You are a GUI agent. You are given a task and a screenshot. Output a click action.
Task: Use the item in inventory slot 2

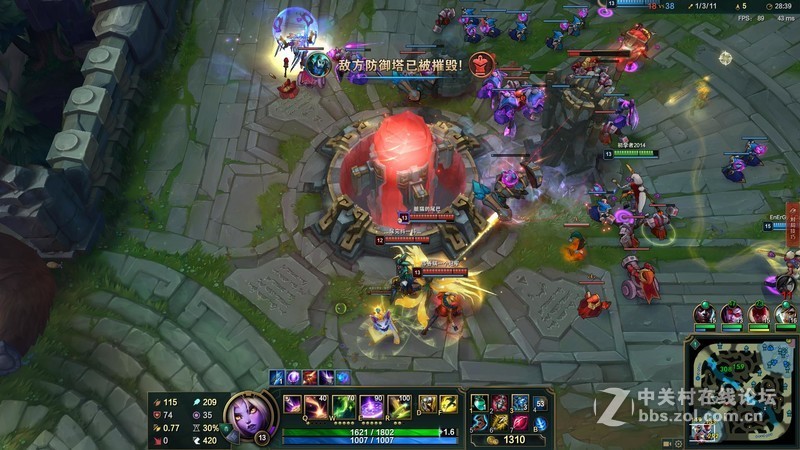point(500,403)
